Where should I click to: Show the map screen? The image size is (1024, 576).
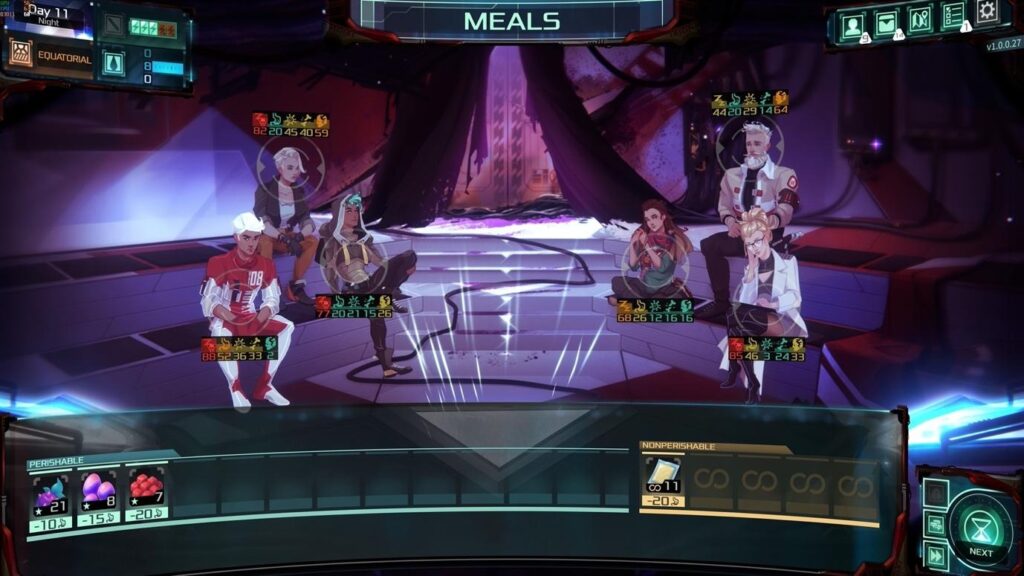[x=920, y=19]
